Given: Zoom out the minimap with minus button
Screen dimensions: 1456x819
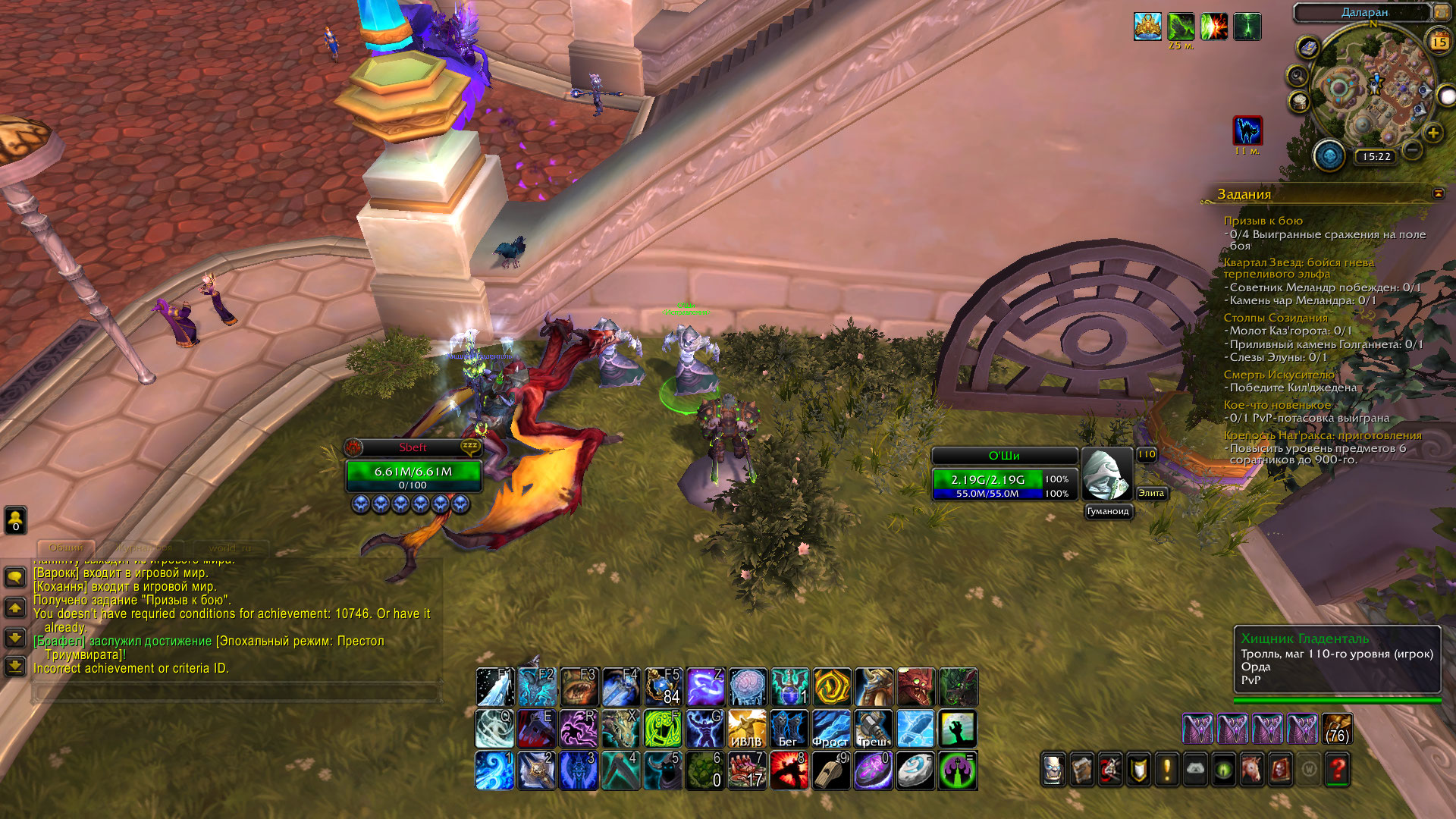Looking at the screenshot, I should [1412, 149].
